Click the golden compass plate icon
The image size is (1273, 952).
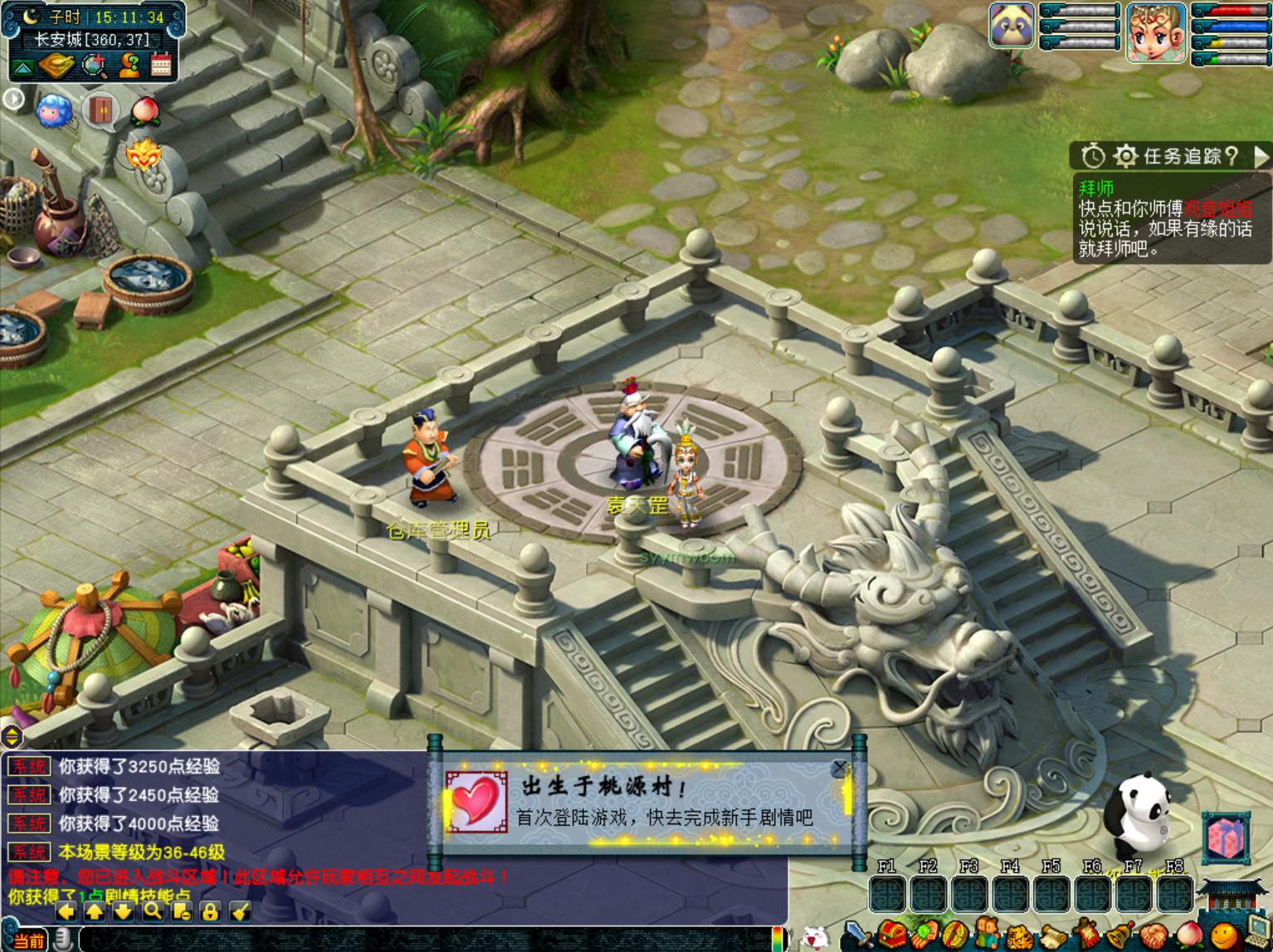[56, 65]
